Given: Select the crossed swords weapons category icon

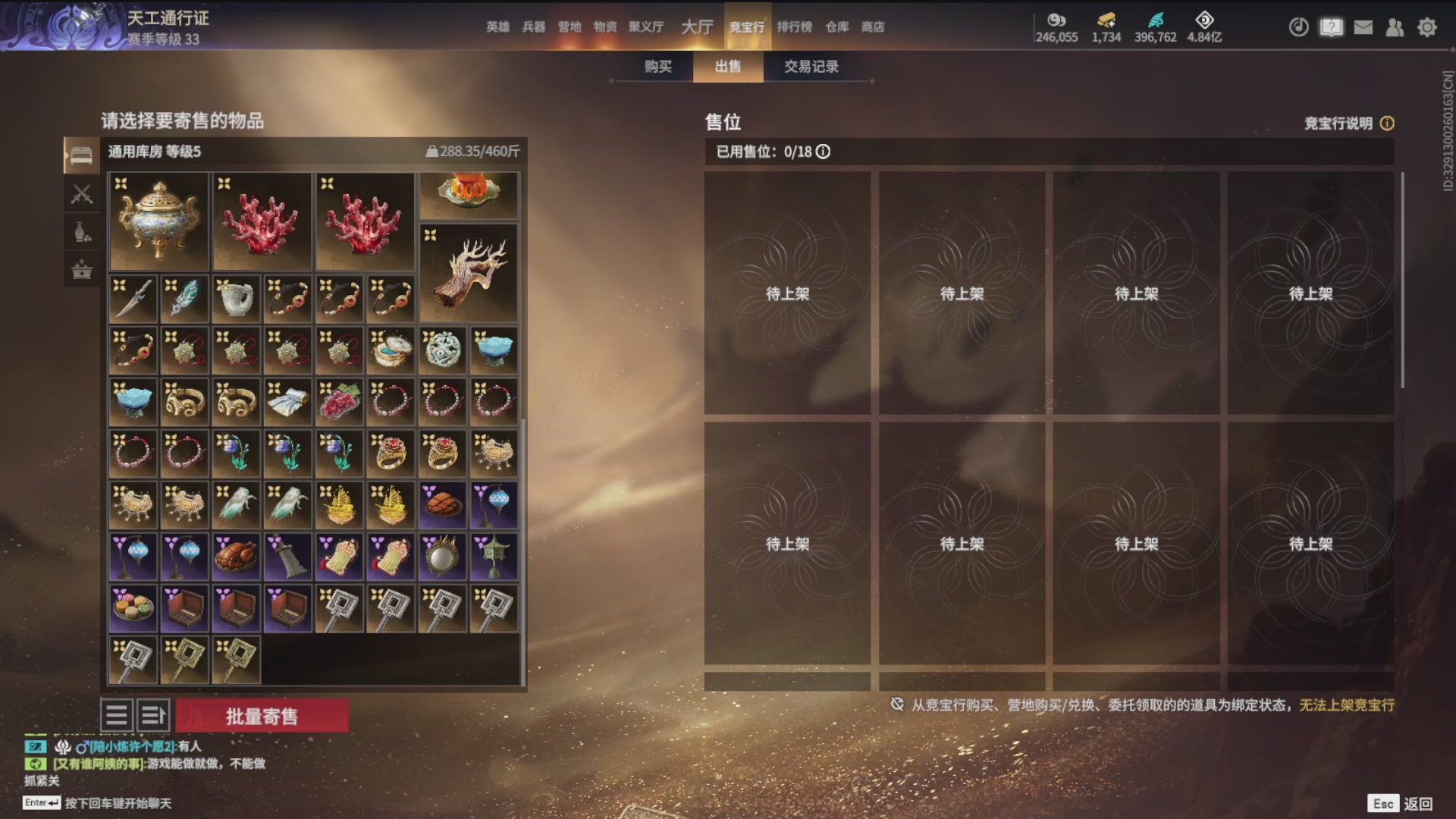Looking at the screenshot, I should click(81, 194).
